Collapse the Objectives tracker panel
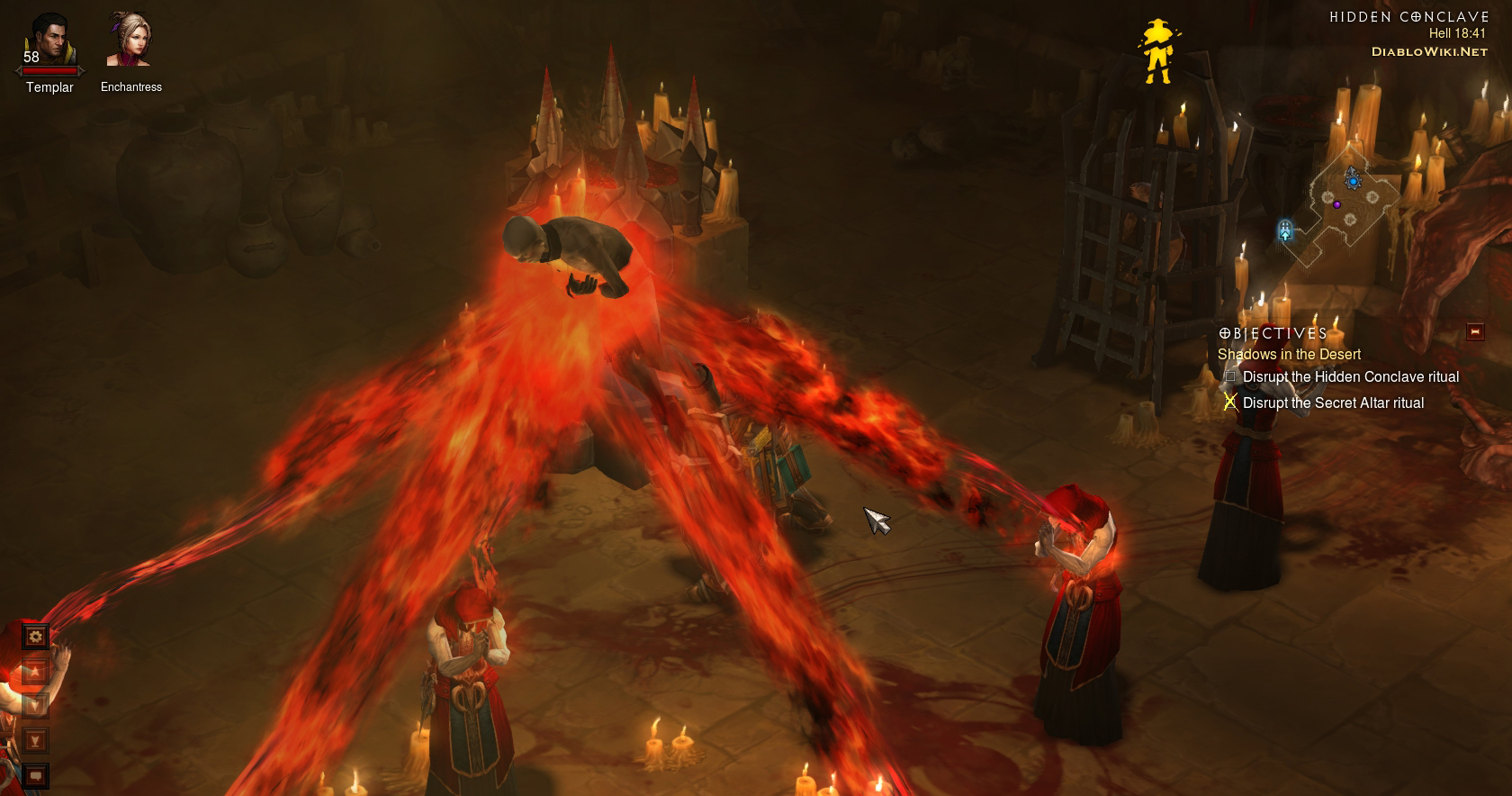 coord(1474,332)
